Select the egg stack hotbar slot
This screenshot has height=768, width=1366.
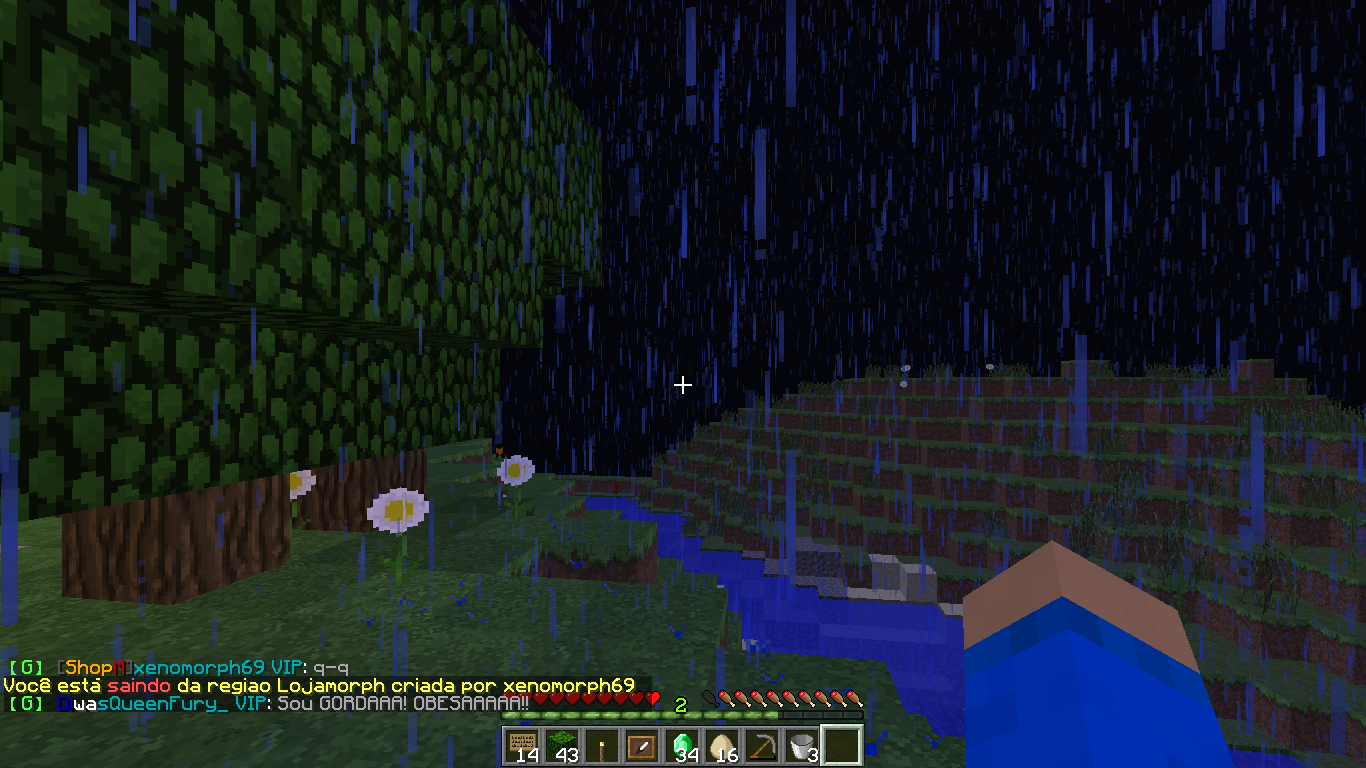tap(722, 745)
